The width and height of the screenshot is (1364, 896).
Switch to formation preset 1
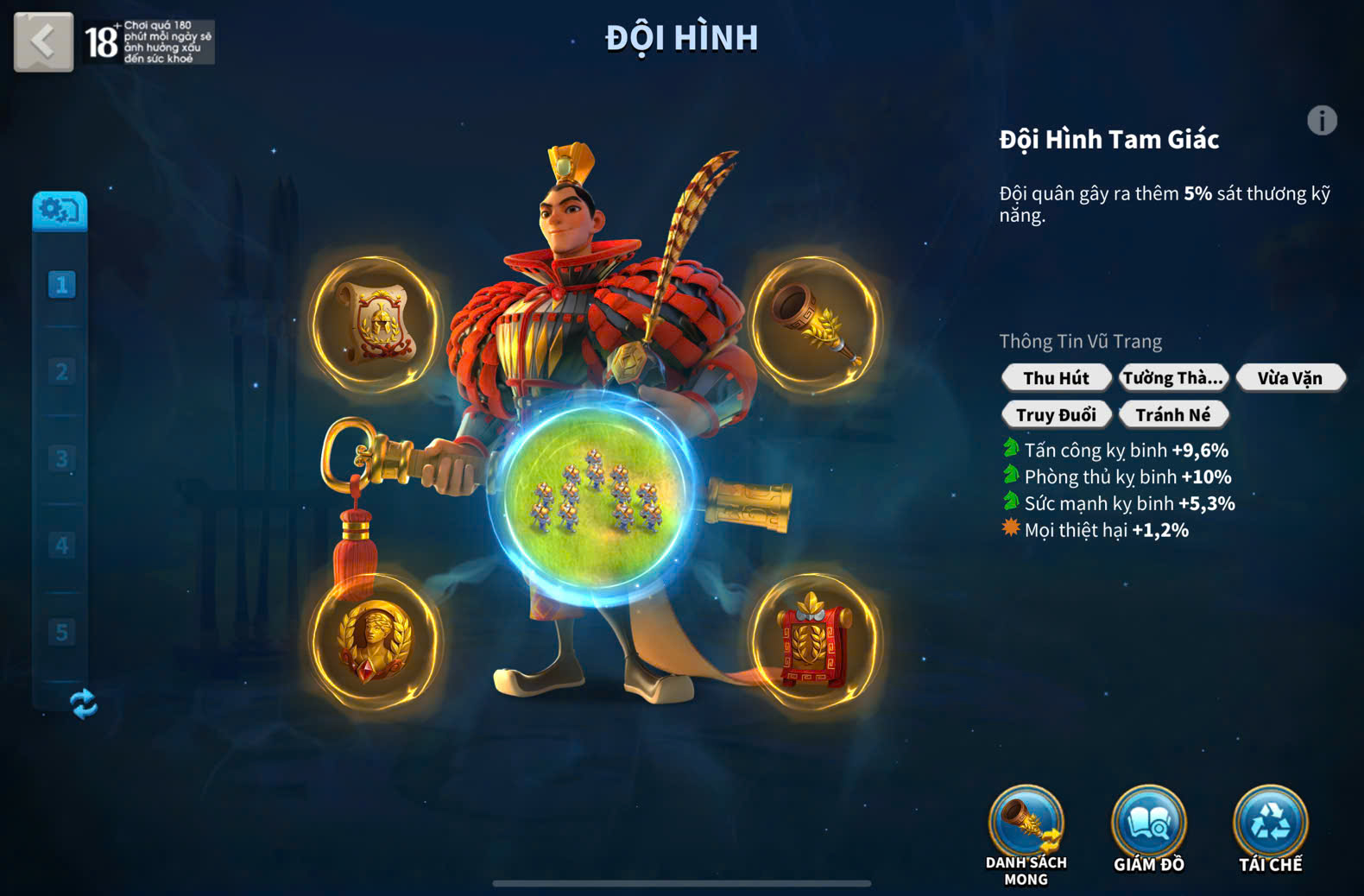point(61,285)
